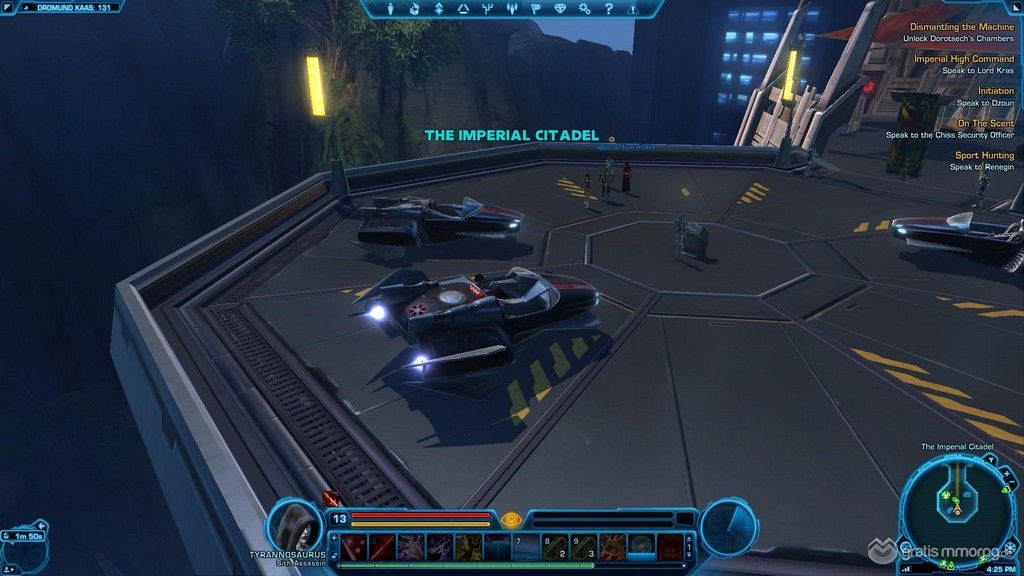
Task: Open the guild flag icon
Action: (534, 9)
